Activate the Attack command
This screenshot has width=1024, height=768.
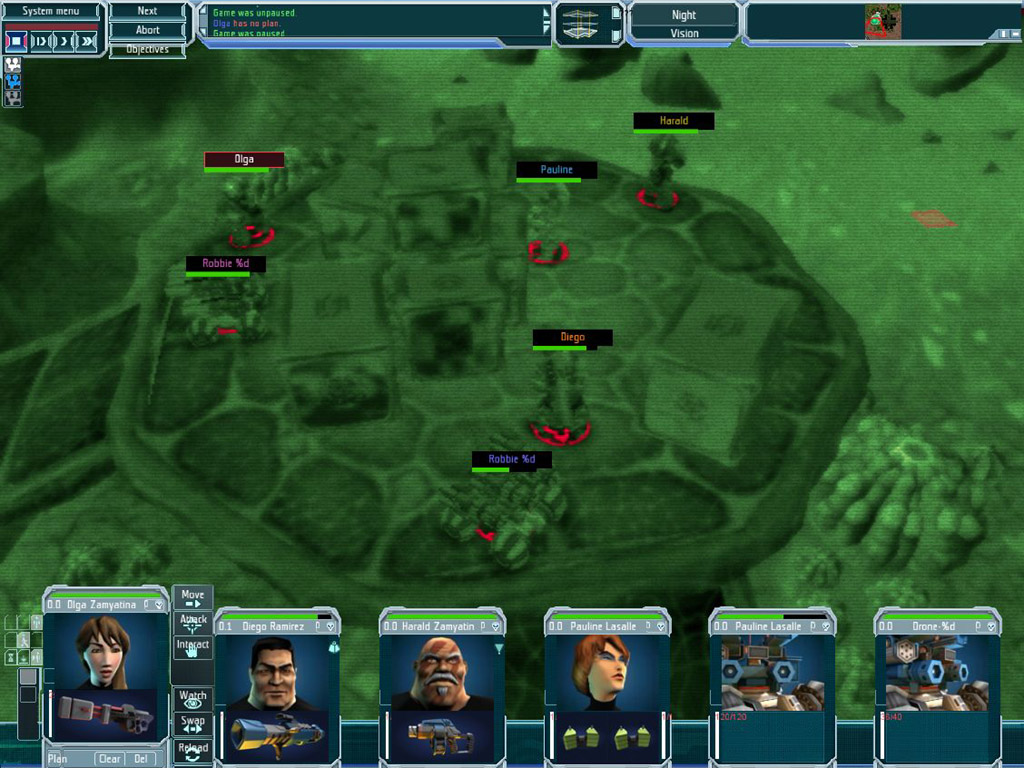tap(193, 622)
